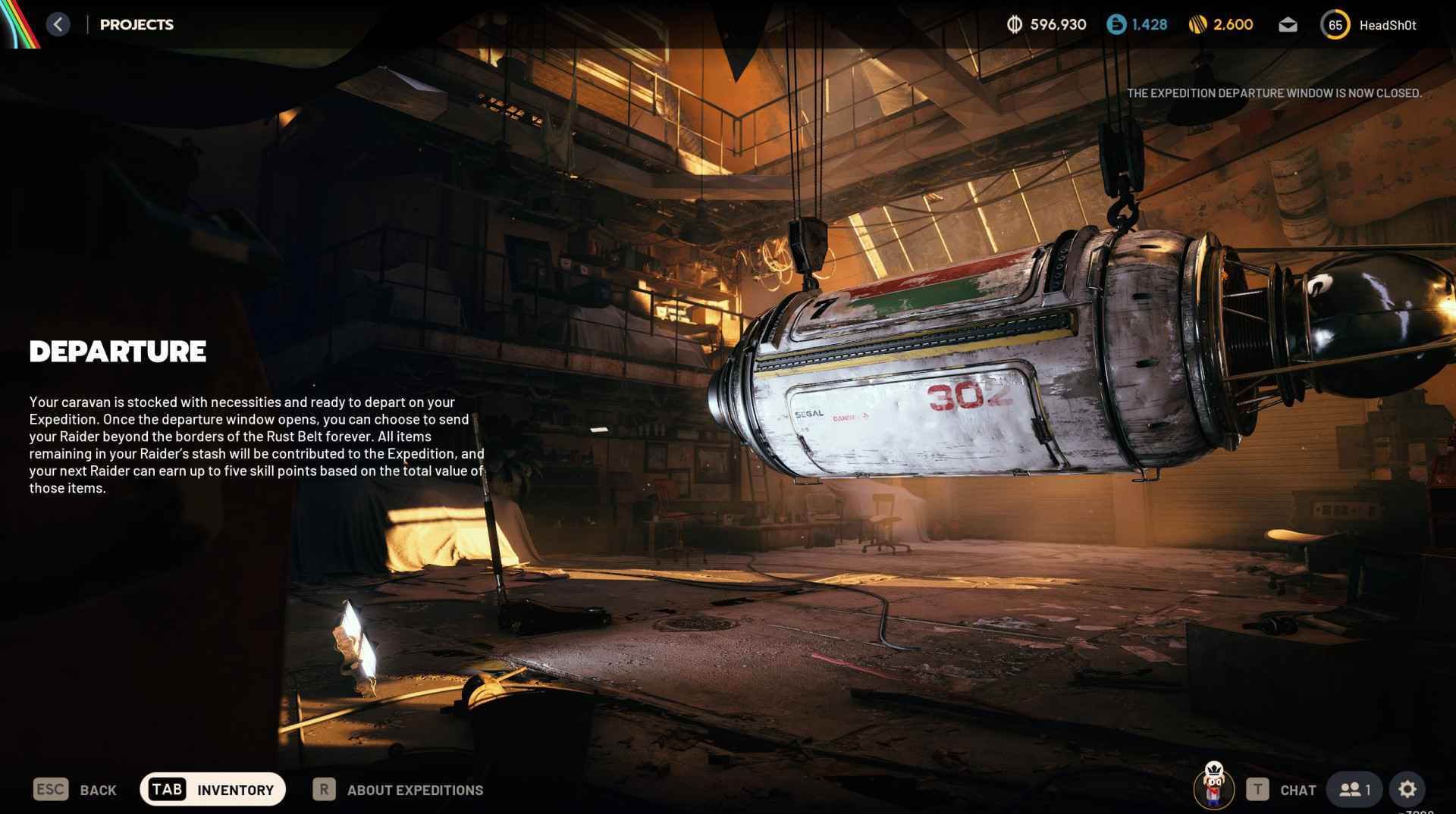Click the 2,600 gold token currency
This screenshot has width=1456, height=814.
1221,25
